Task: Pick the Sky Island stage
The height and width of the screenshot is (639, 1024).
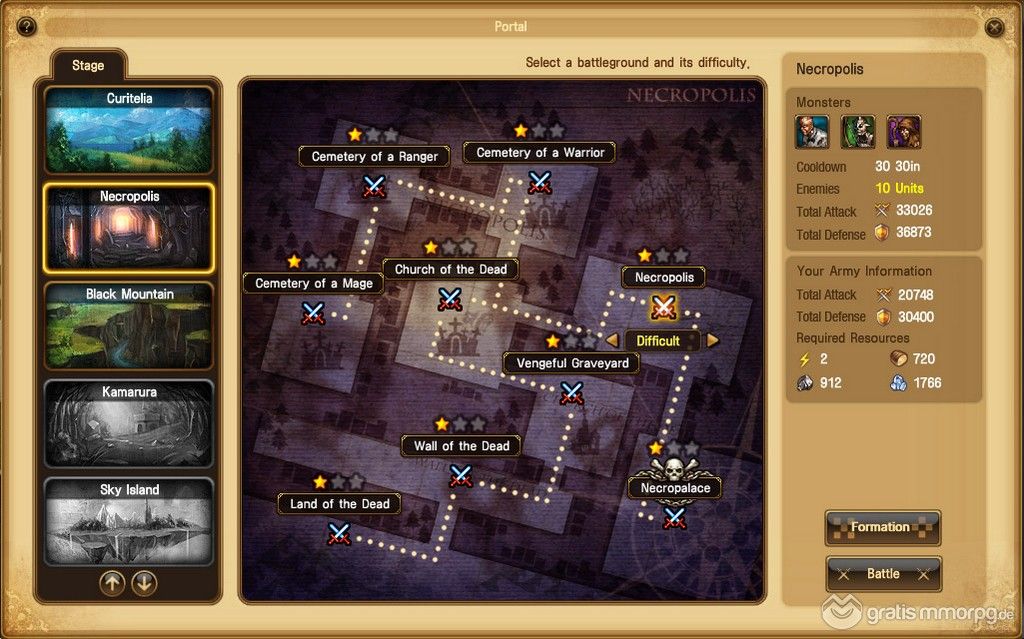Action: pyautogui.click(x=129, y=521)
